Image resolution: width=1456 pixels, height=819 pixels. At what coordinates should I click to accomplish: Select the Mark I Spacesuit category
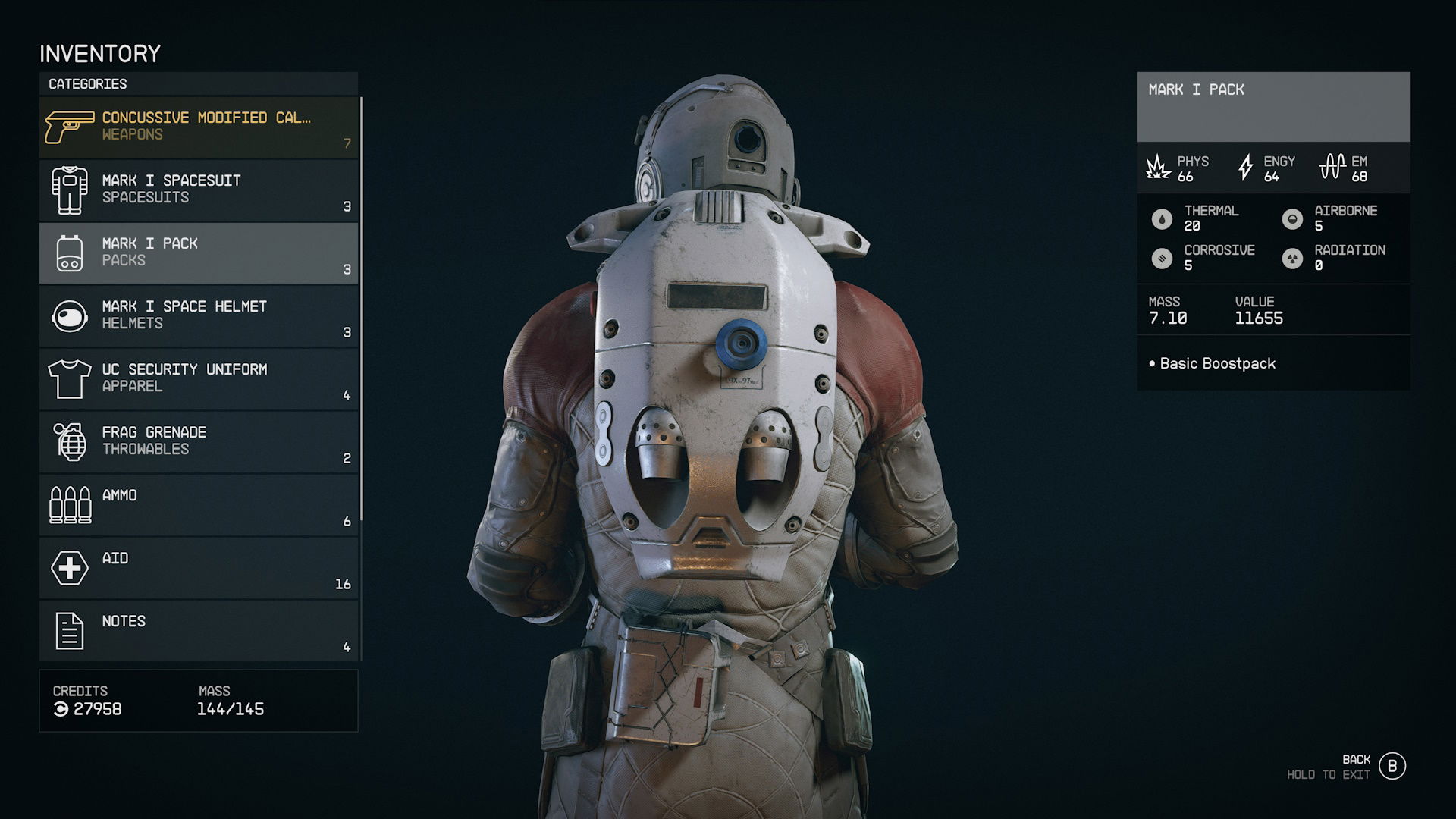click(x=199, y=190)
